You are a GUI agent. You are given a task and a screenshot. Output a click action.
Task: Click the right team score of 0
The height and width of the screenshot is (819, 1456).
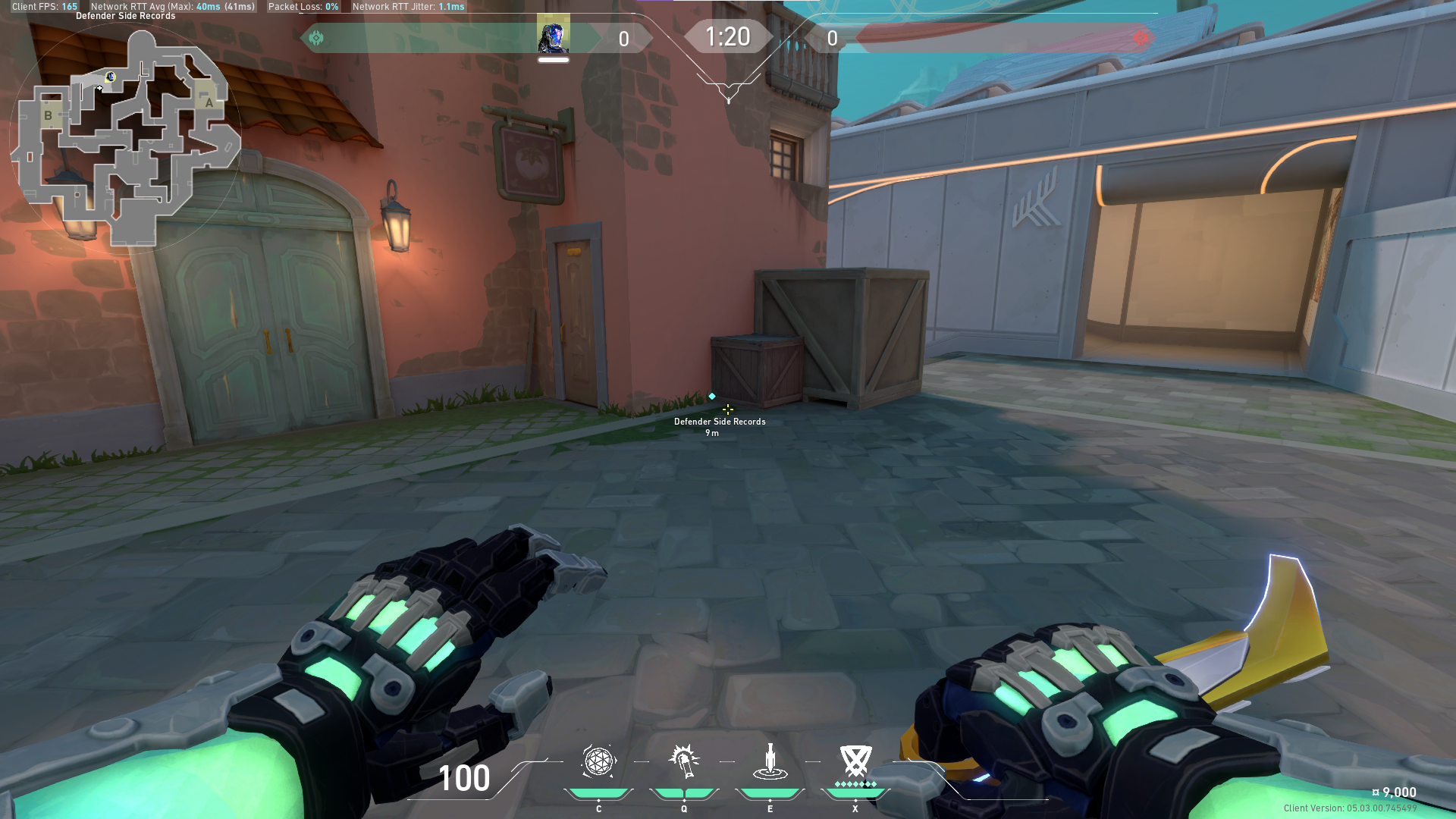[x=831, y=38]
